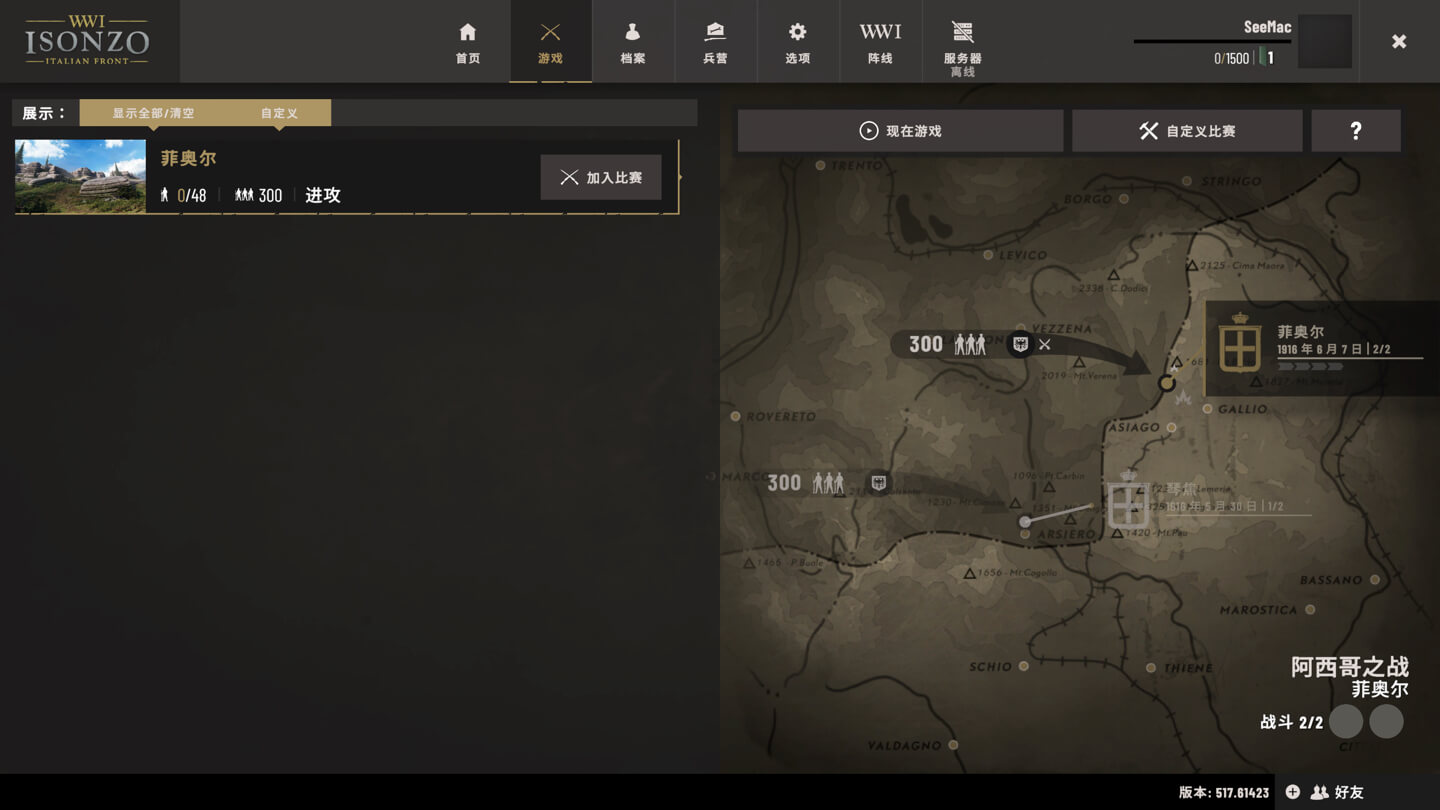Open the 好友 friends list

tap(1338, 792)
